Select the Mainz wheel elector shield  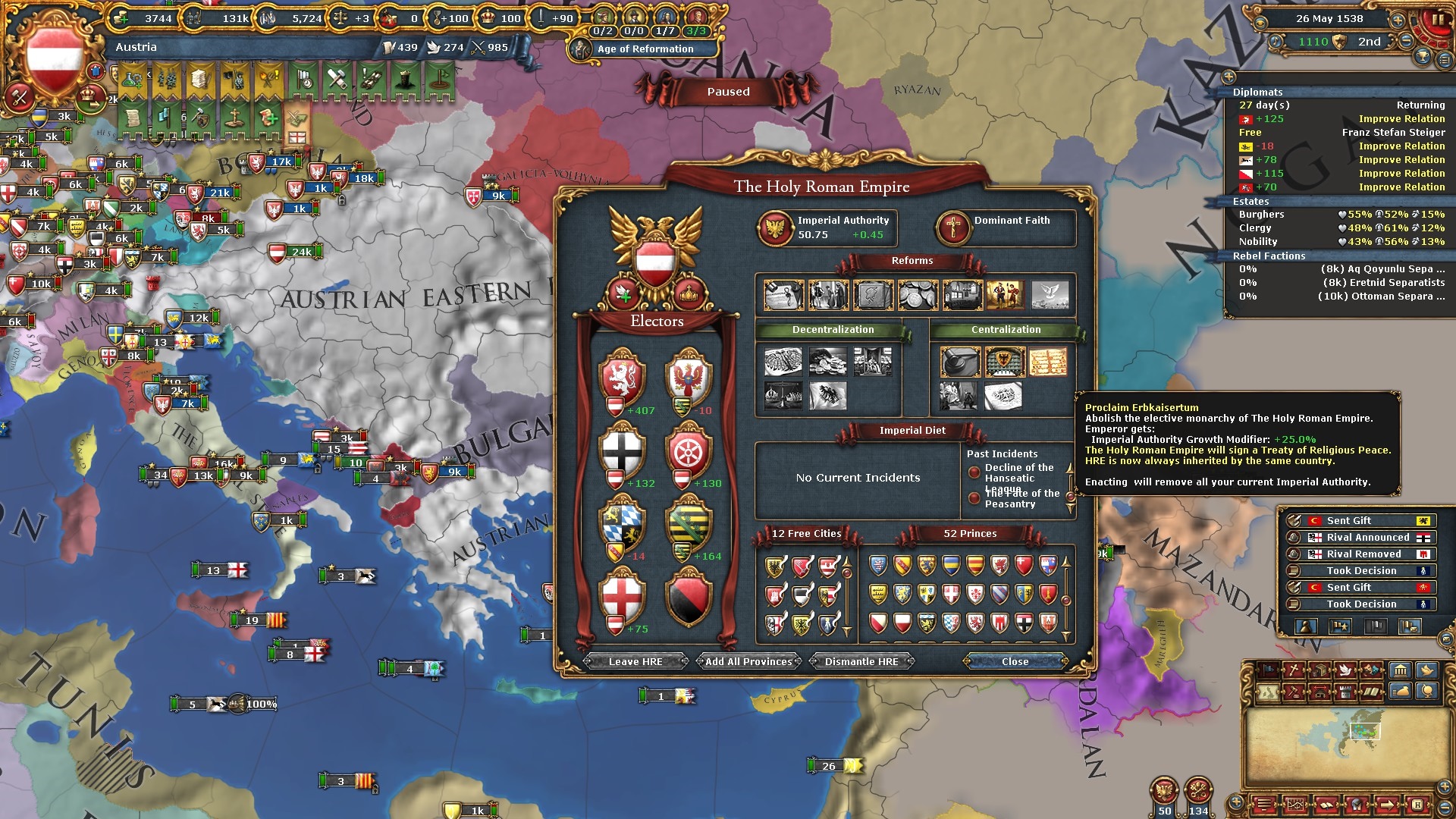689,450
